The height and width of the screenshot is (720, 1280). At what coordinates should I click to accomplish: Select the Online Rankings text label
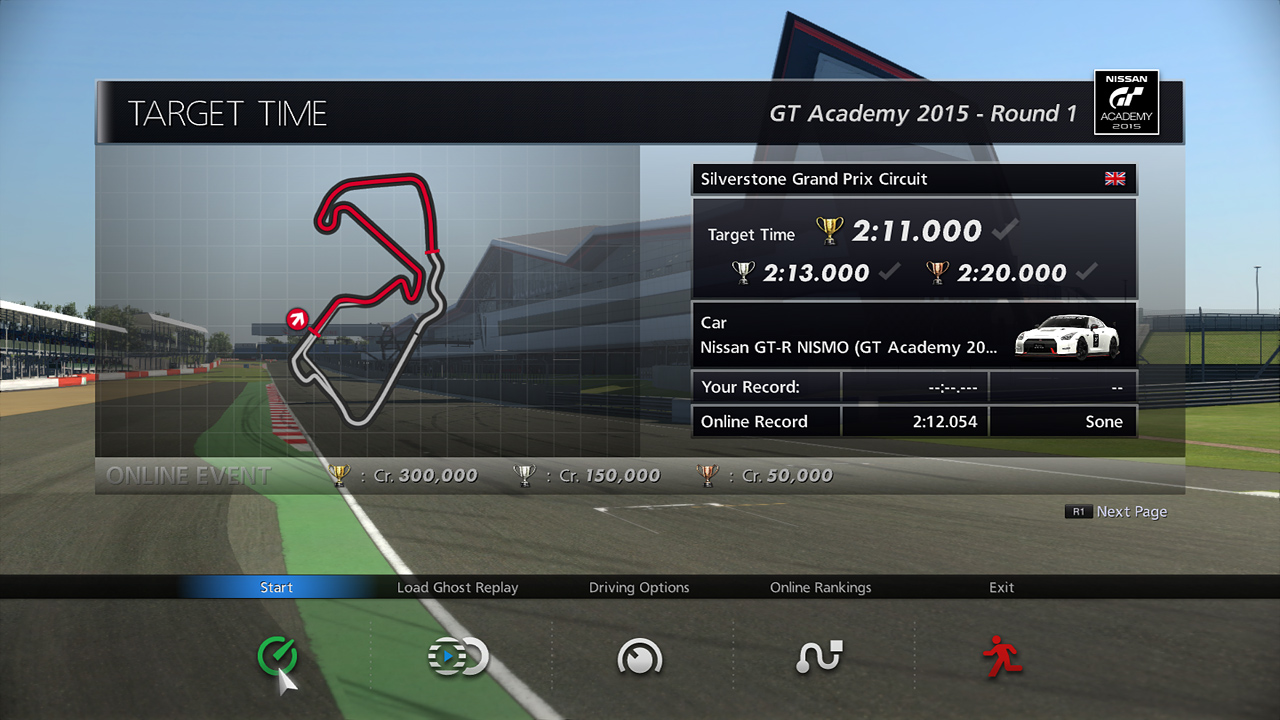point(820,587)
